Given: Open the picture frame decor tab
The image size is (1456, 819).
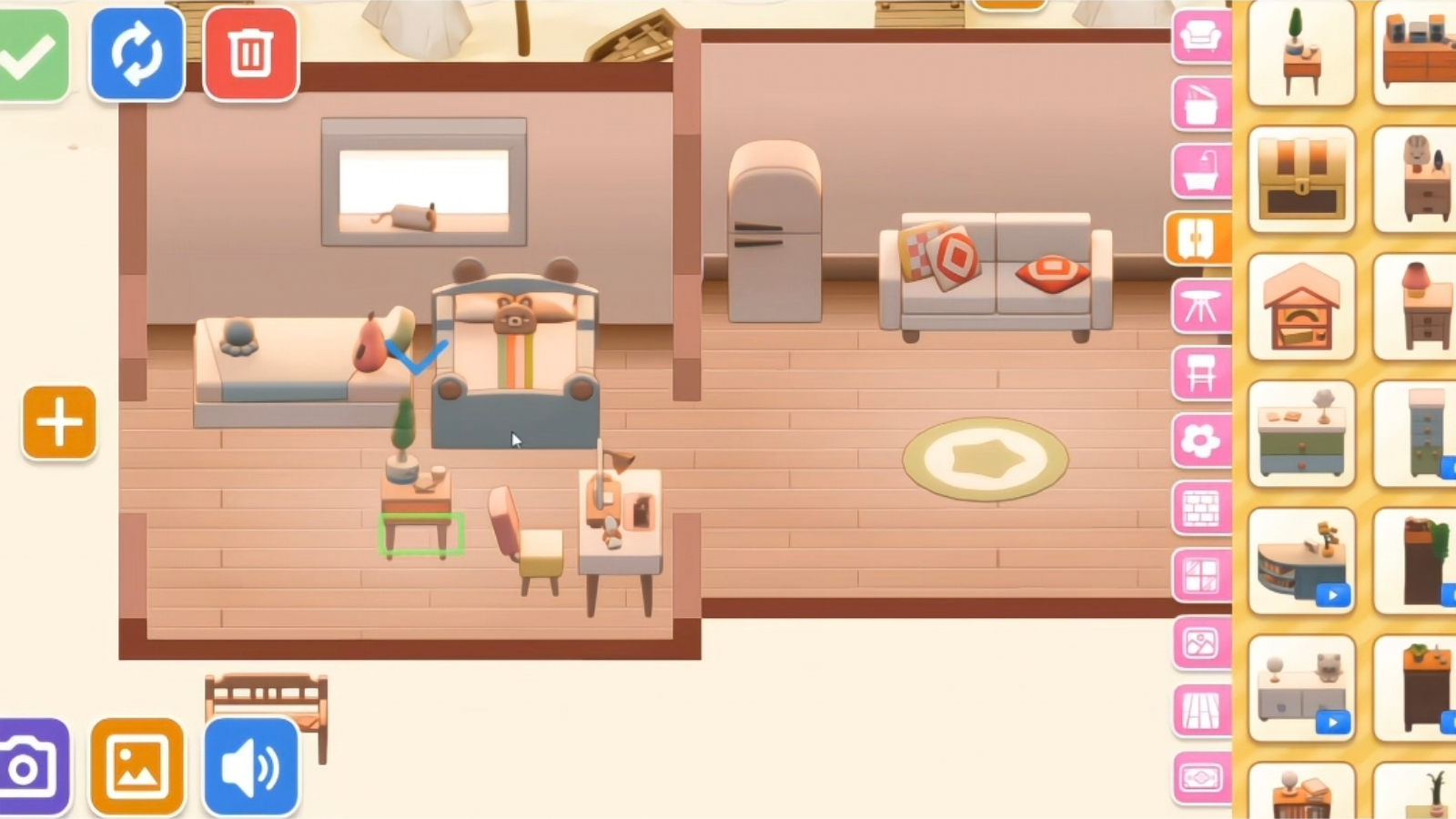Looking at the screenshot, I should coord(1199,642).
